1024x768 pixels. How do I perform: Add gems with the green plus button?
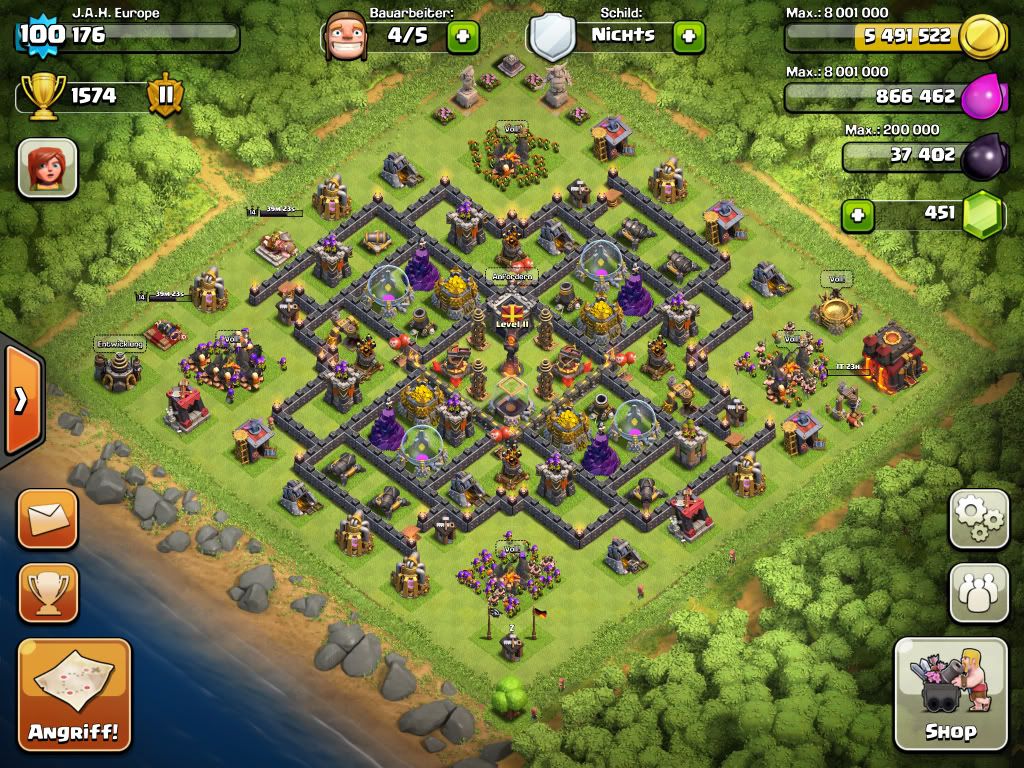click(x=856, y=214)
